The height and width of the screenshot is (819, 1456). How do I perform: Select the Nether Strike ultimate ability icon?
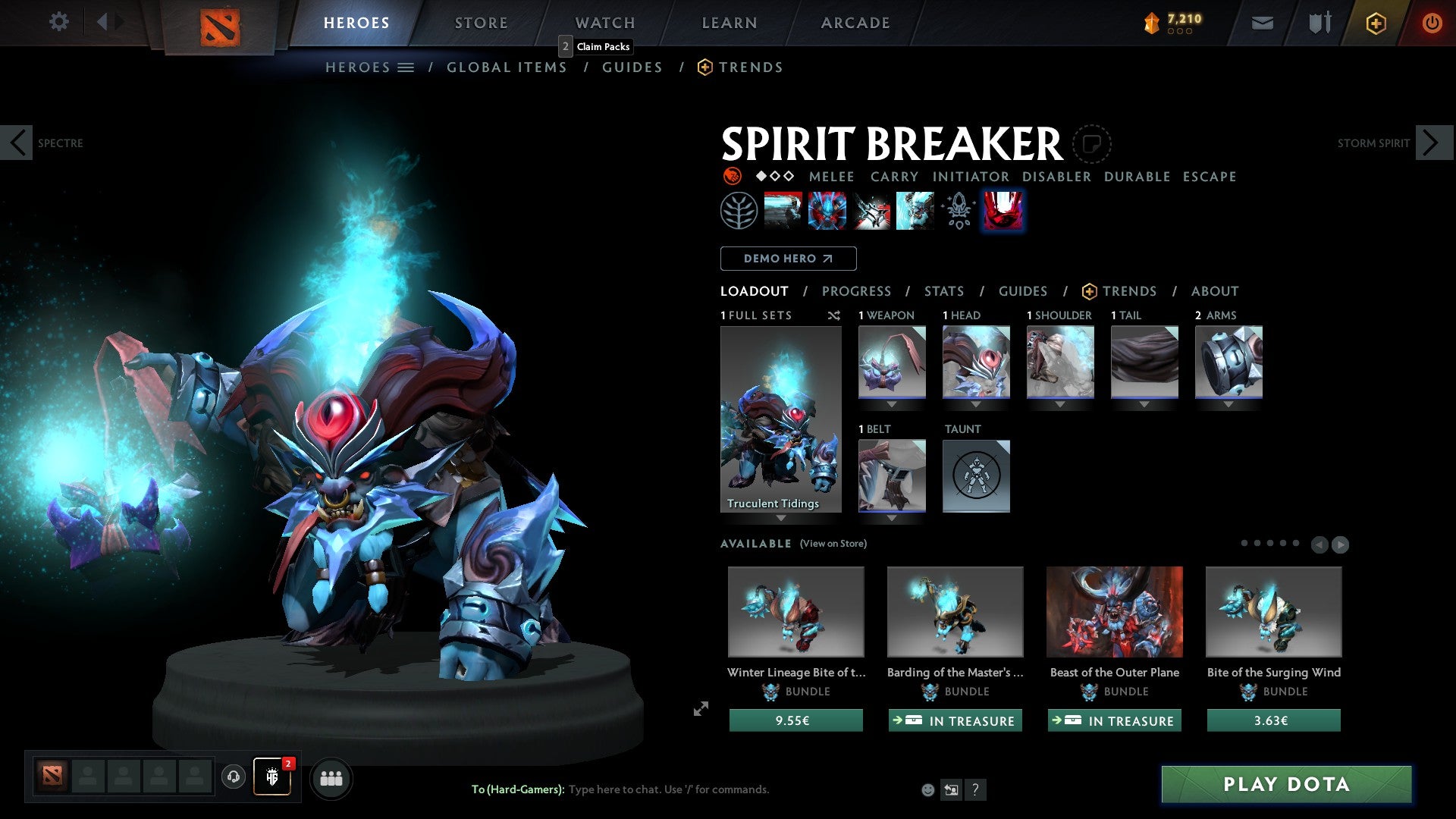tap(1003, 210)
